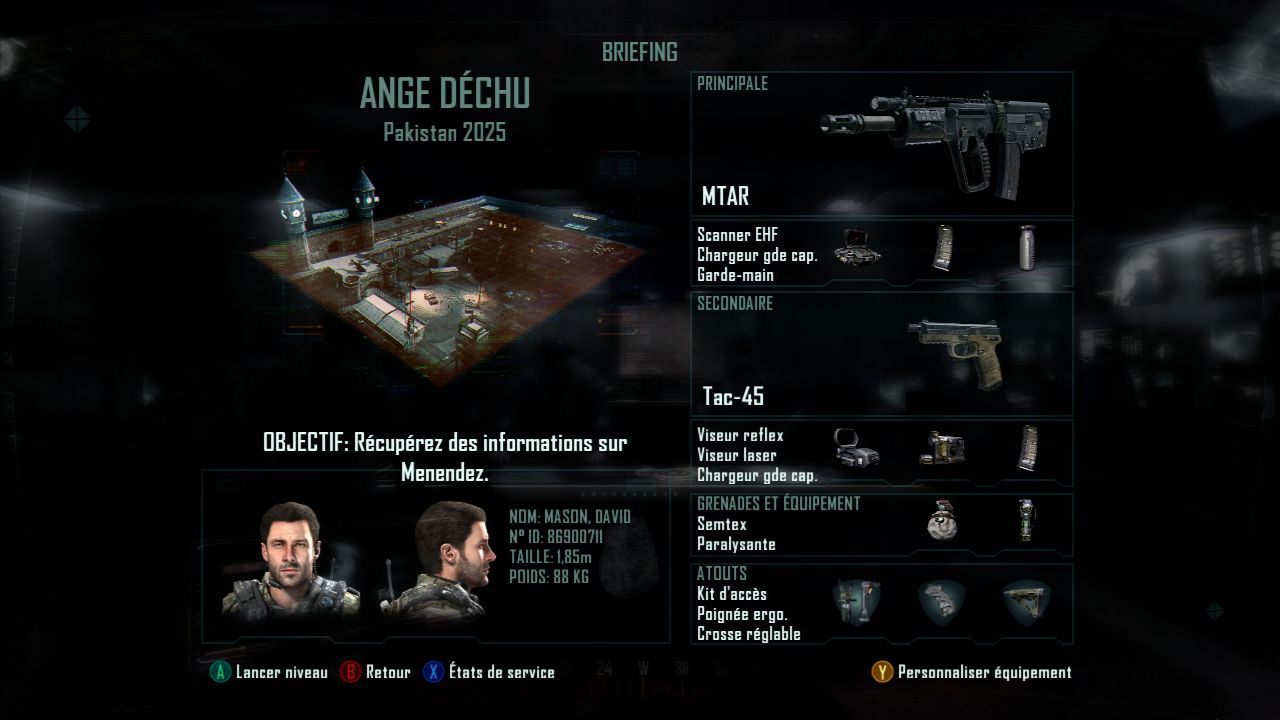The image size is (1280, 720).
Task: Select the Viseur laser attachment icon
Action: 942,449
